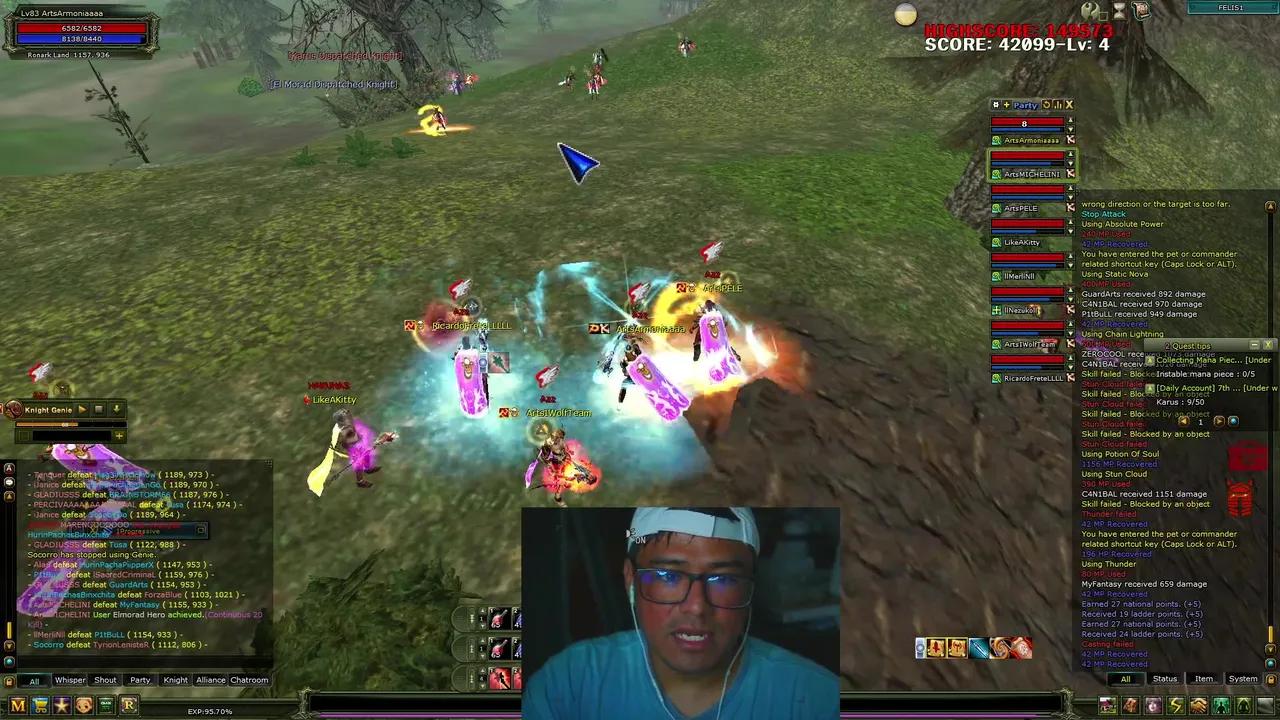Image resolution: width=1280 pixels, height=720 pixels.
Task: Click the EXP progress bar at the bottom
Action: point(210,710)
